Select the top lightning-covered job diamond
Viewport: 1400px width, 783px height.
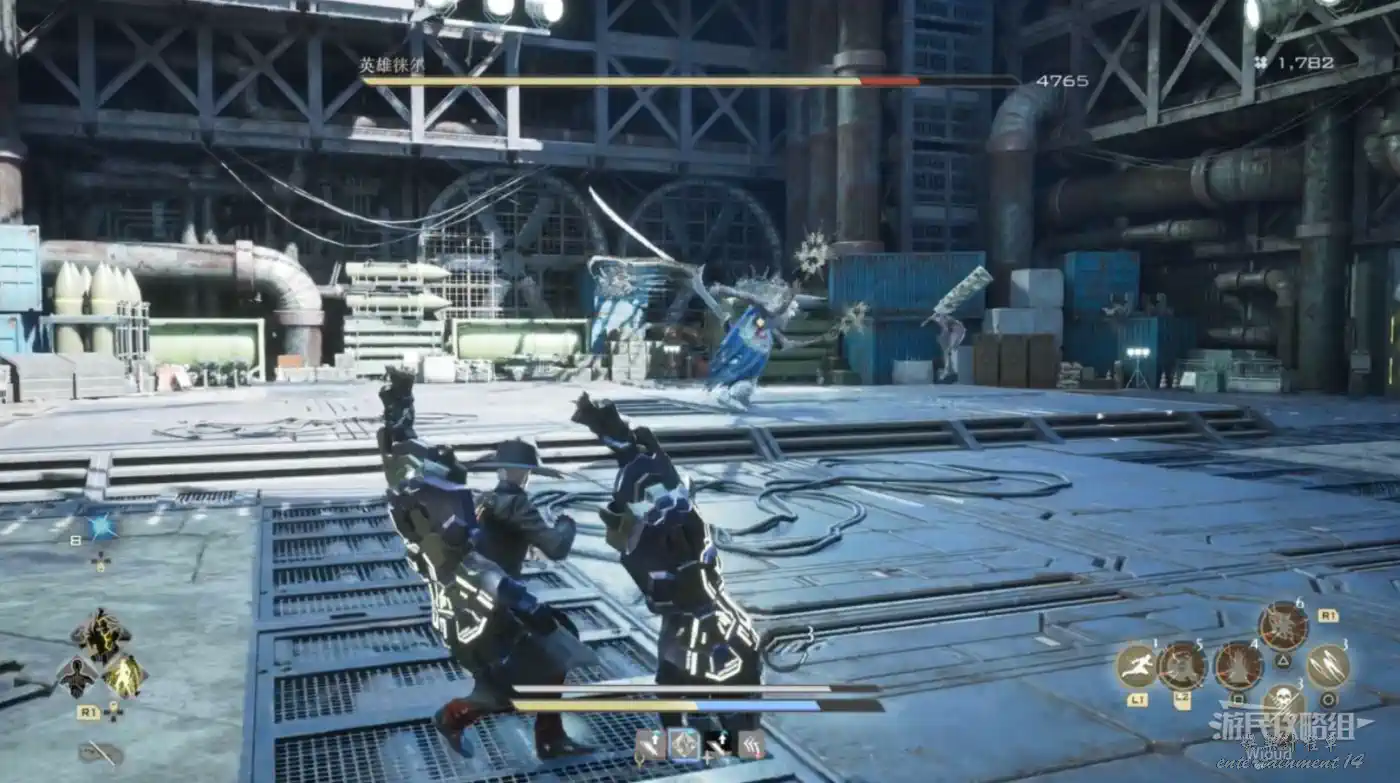pos(101,634)
